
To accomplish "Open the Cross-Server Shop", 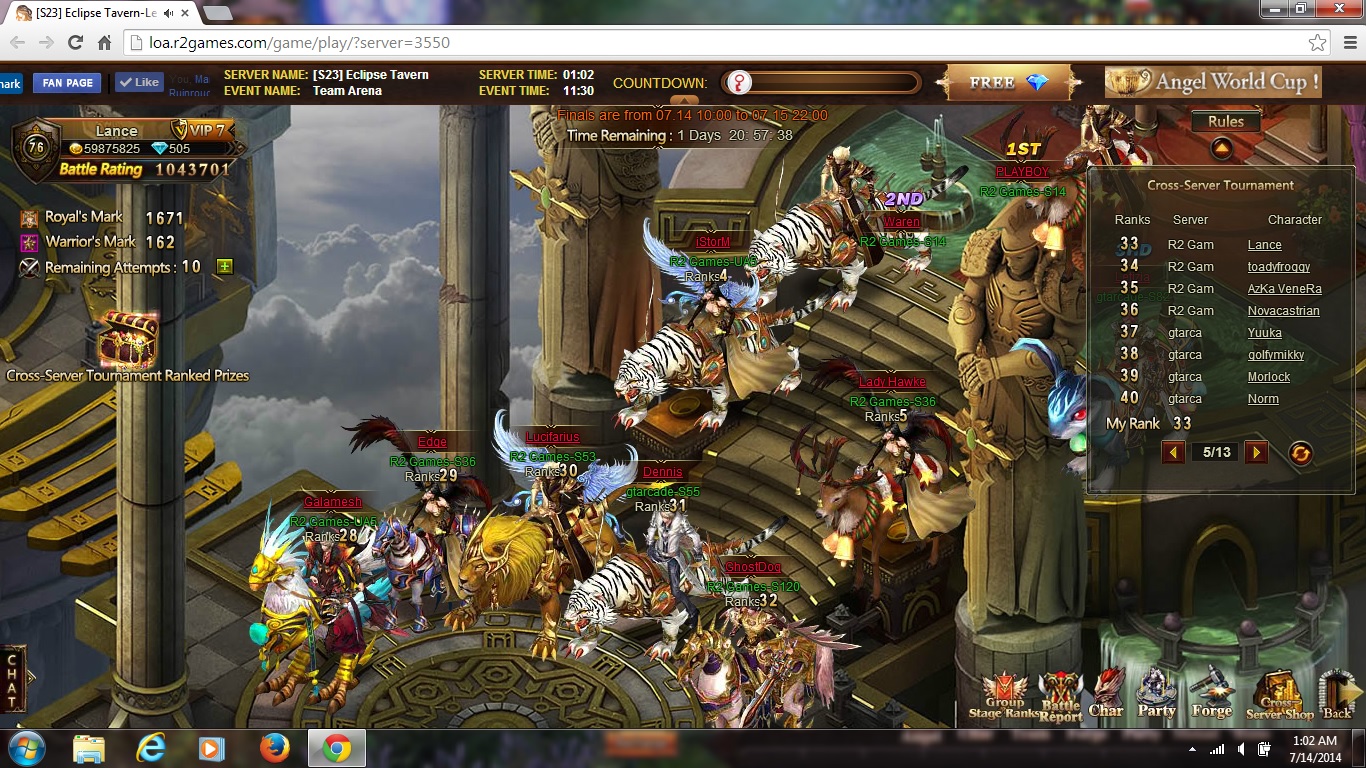I will pos(1279,696).
